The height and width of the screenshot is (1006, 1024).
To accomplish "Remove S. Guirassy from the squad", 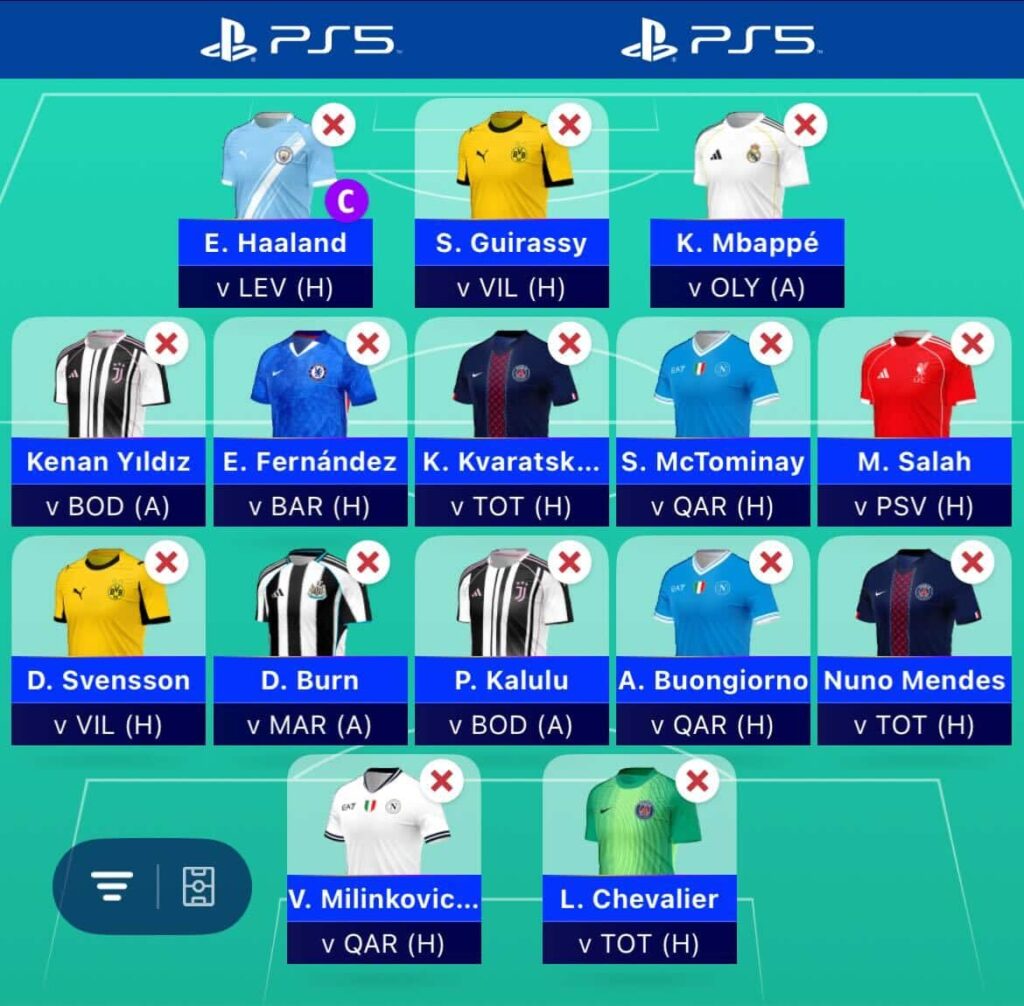I will pyautogui.click(x=569, y=125).
